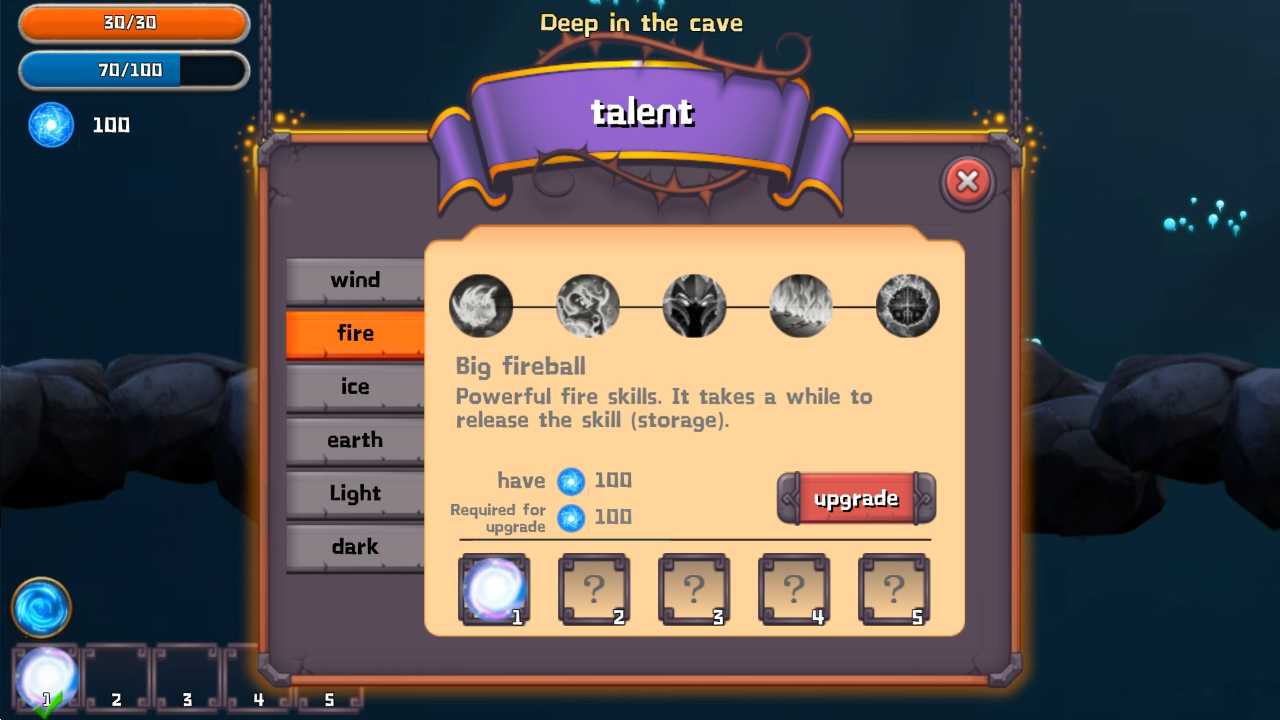Click the fireball skill in slot 1
This screenshot has width=1280, height=720.
tap(494, 589)
